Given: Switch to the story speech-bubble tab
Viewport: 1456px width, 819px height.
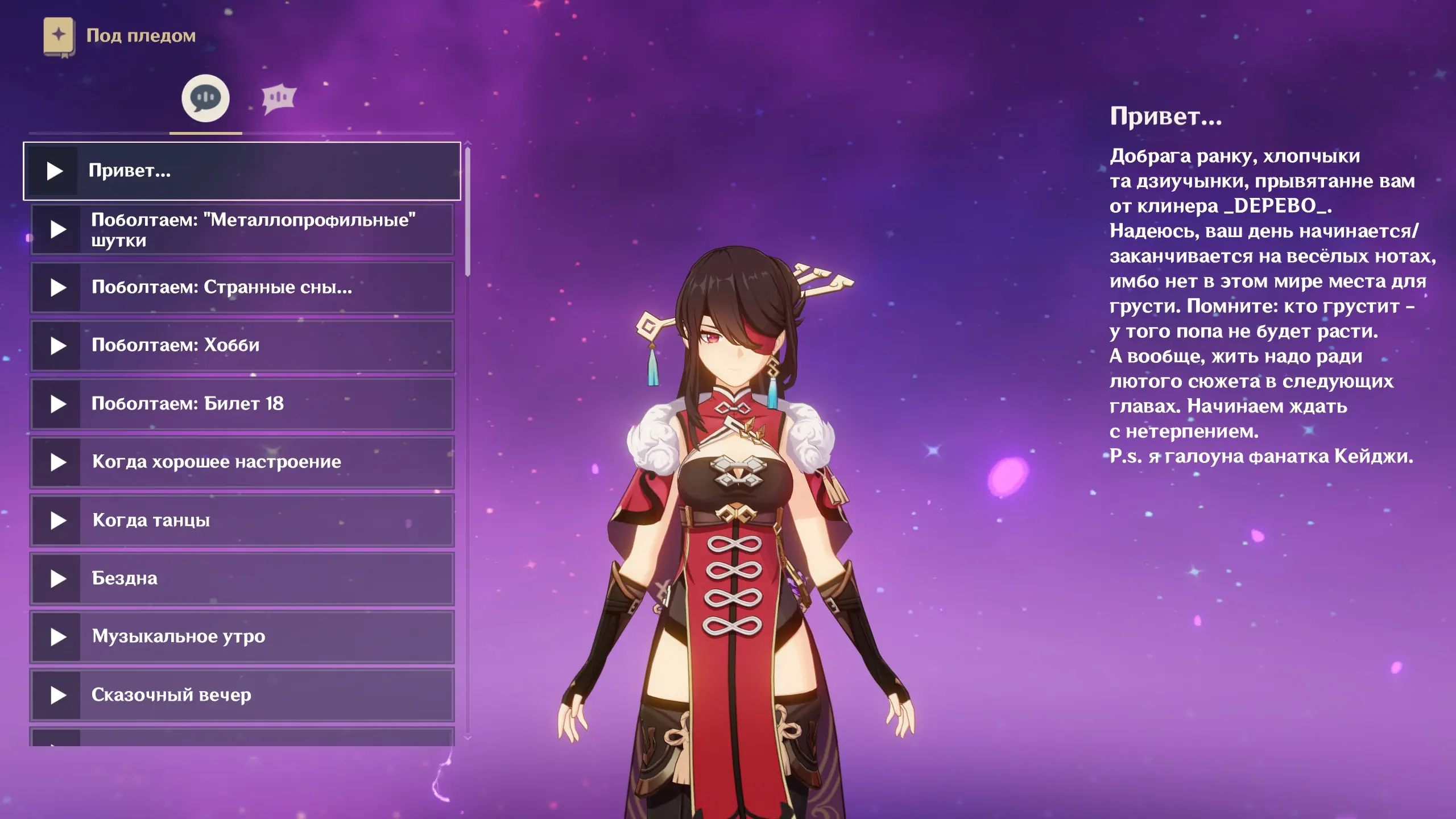Looking at the screenshot, I should 205,98.
